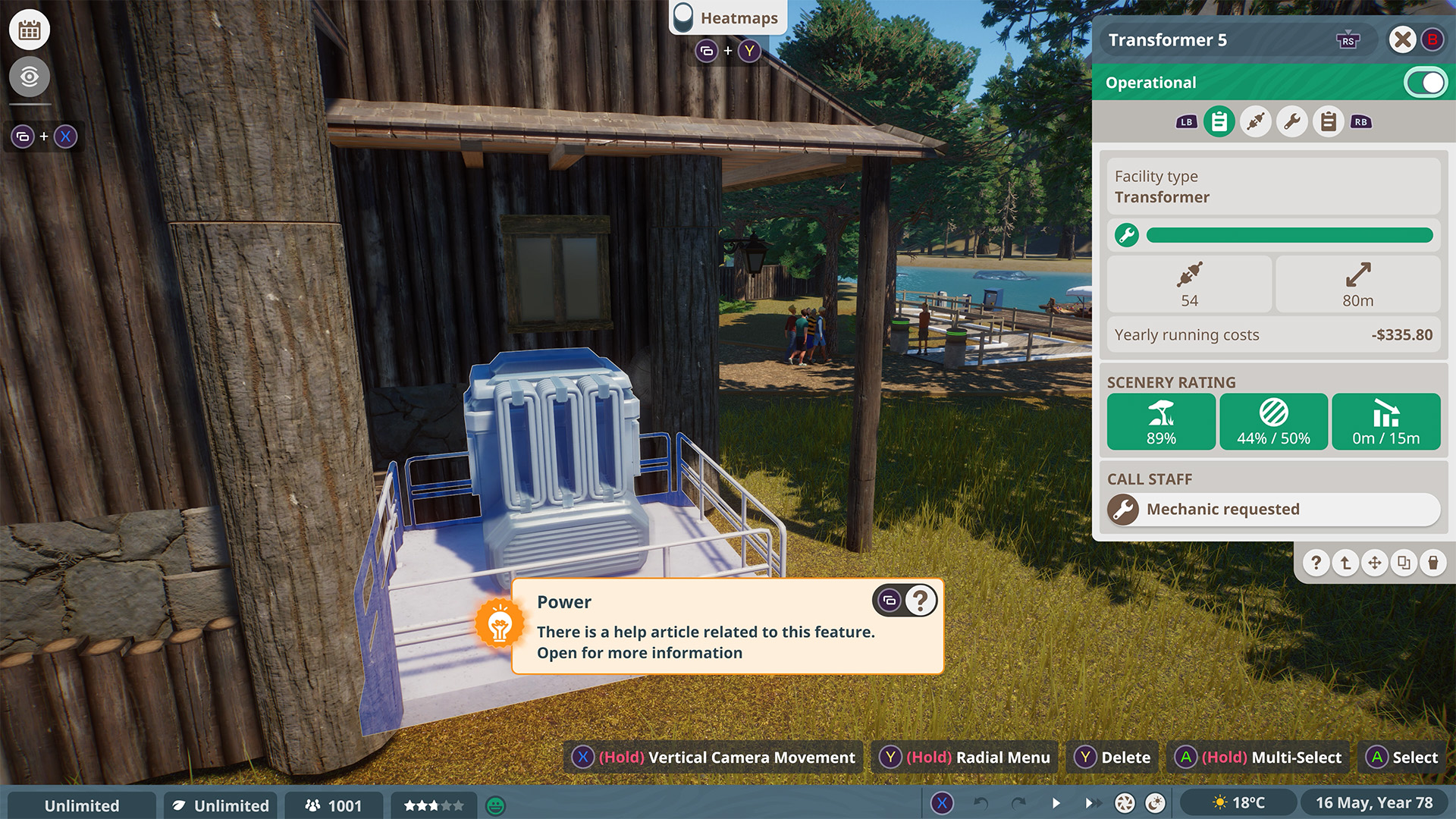Toggle the Operational switch off
1456x819 pixels.
1425,83
